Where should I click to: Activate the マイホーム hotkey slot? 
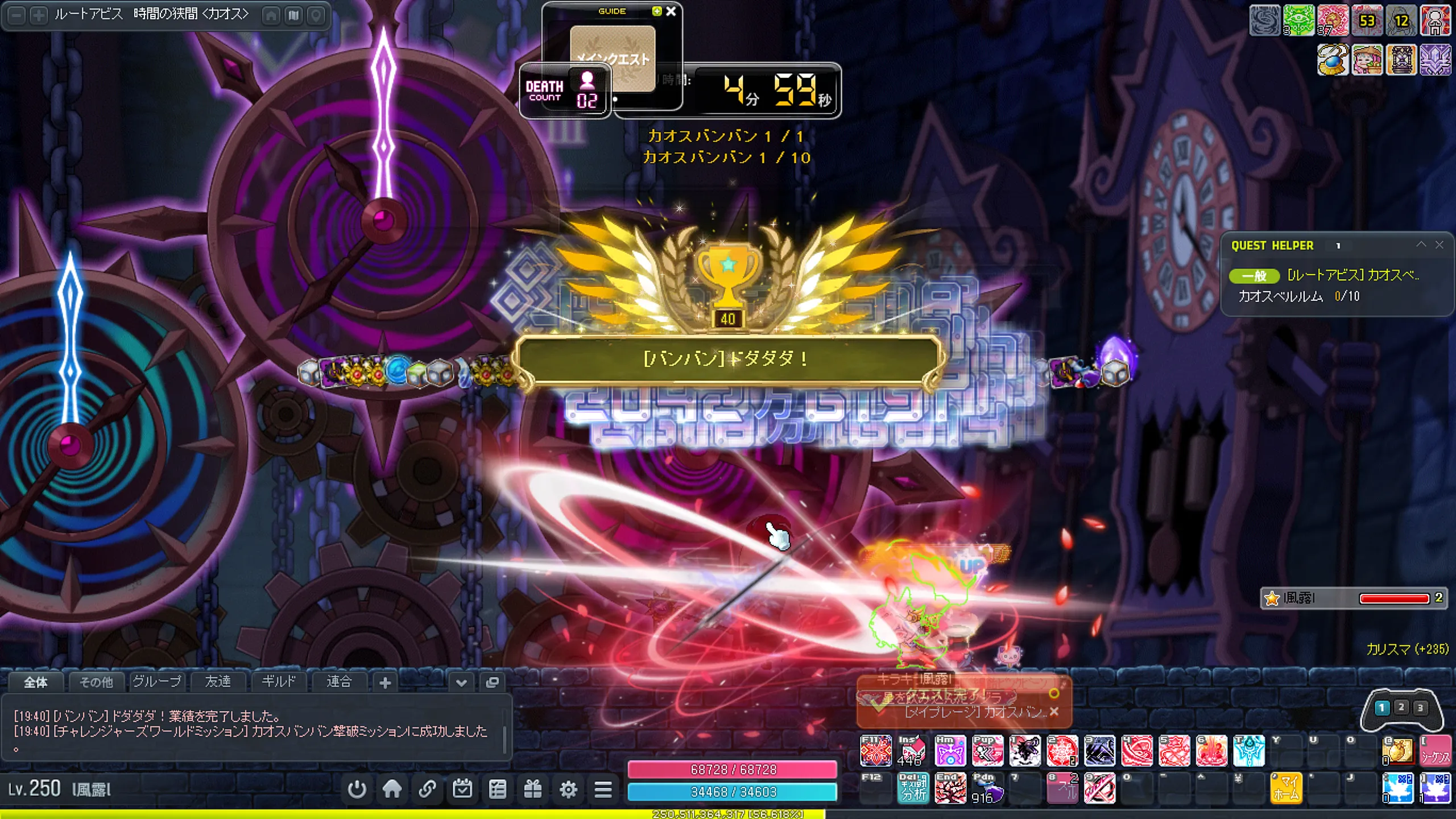click(1285, 788)
